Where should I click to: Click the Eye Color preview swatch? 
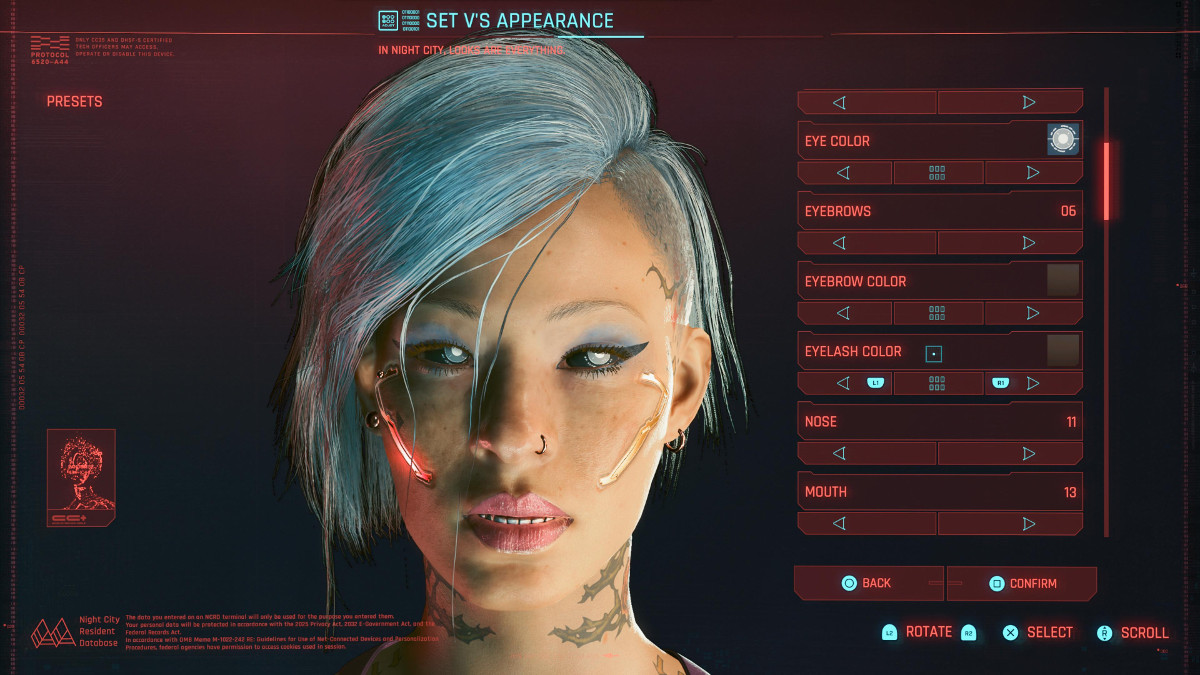(x=1063, y=140)
